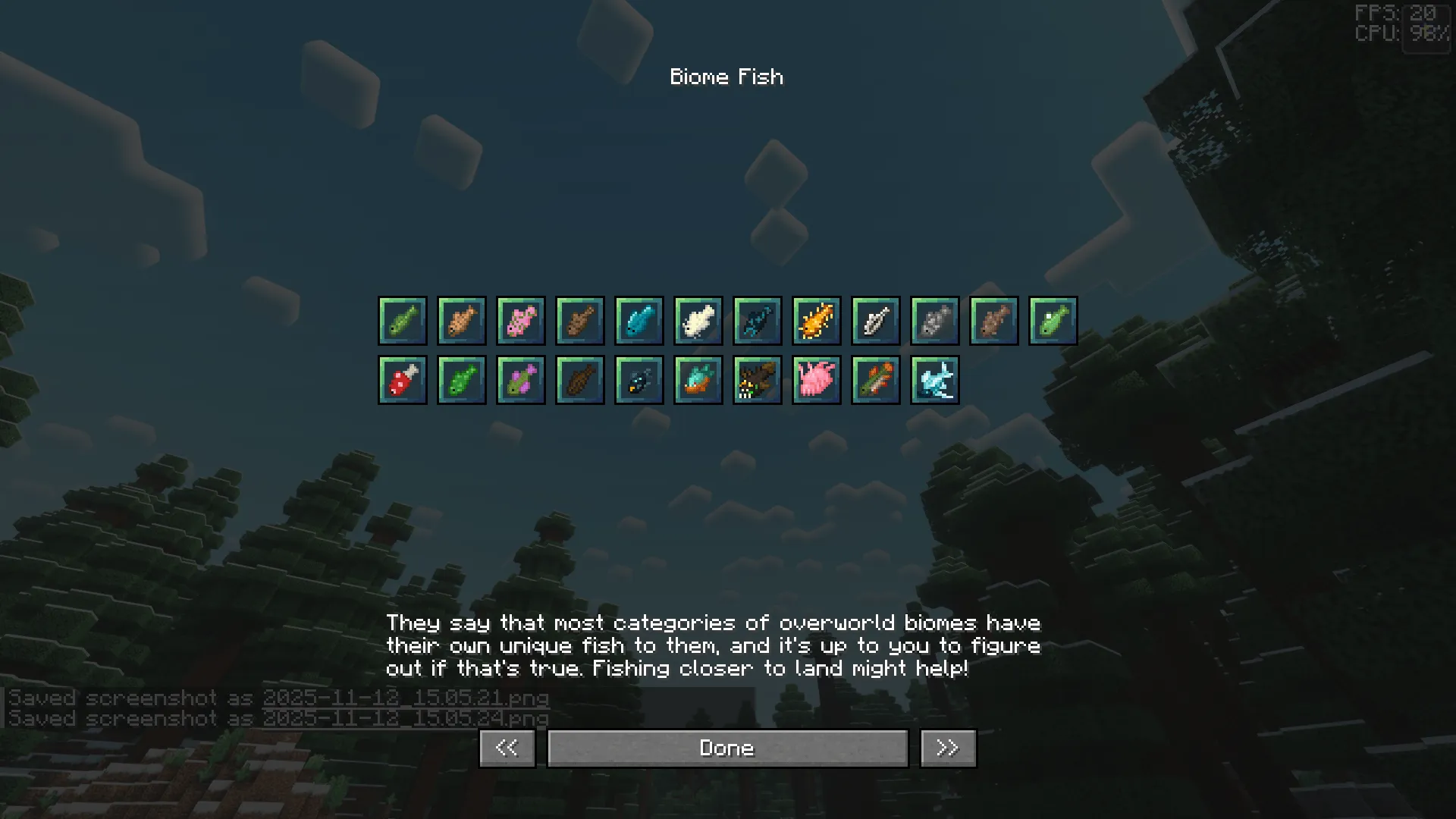Select the green fish in the first slot

(x=402, y=320)
